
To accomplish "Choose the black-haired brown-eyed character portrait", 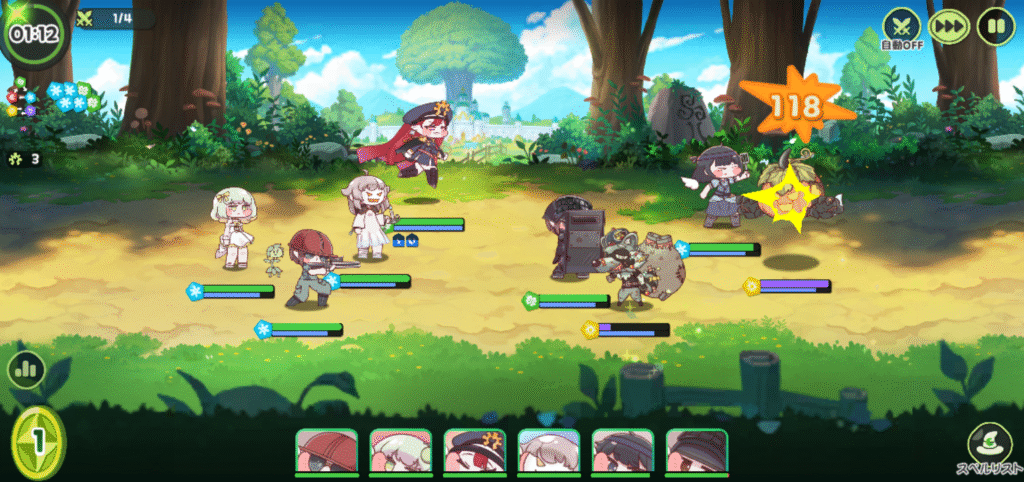I will (696, 453).
